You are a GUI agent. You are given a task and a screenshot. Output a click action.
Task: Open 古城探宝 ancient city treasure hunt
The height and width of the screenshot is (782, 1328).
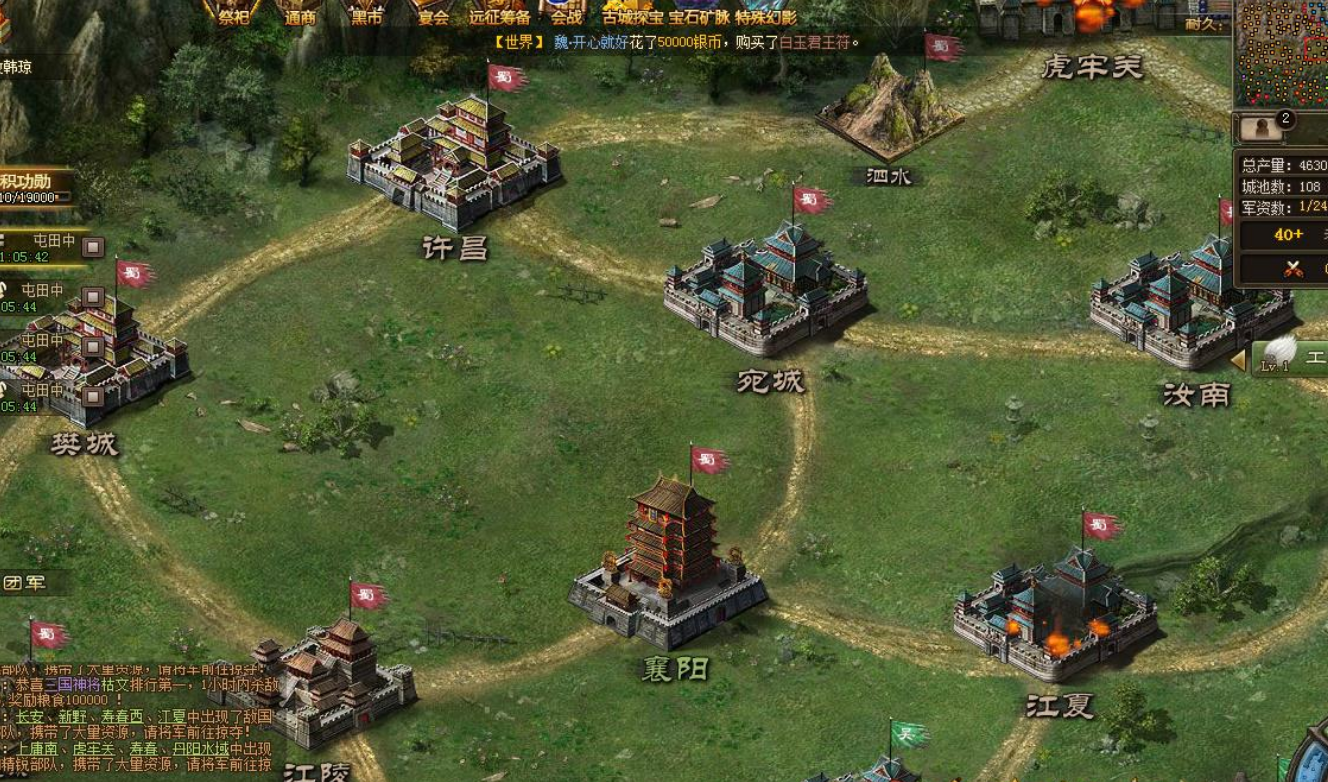633,15
